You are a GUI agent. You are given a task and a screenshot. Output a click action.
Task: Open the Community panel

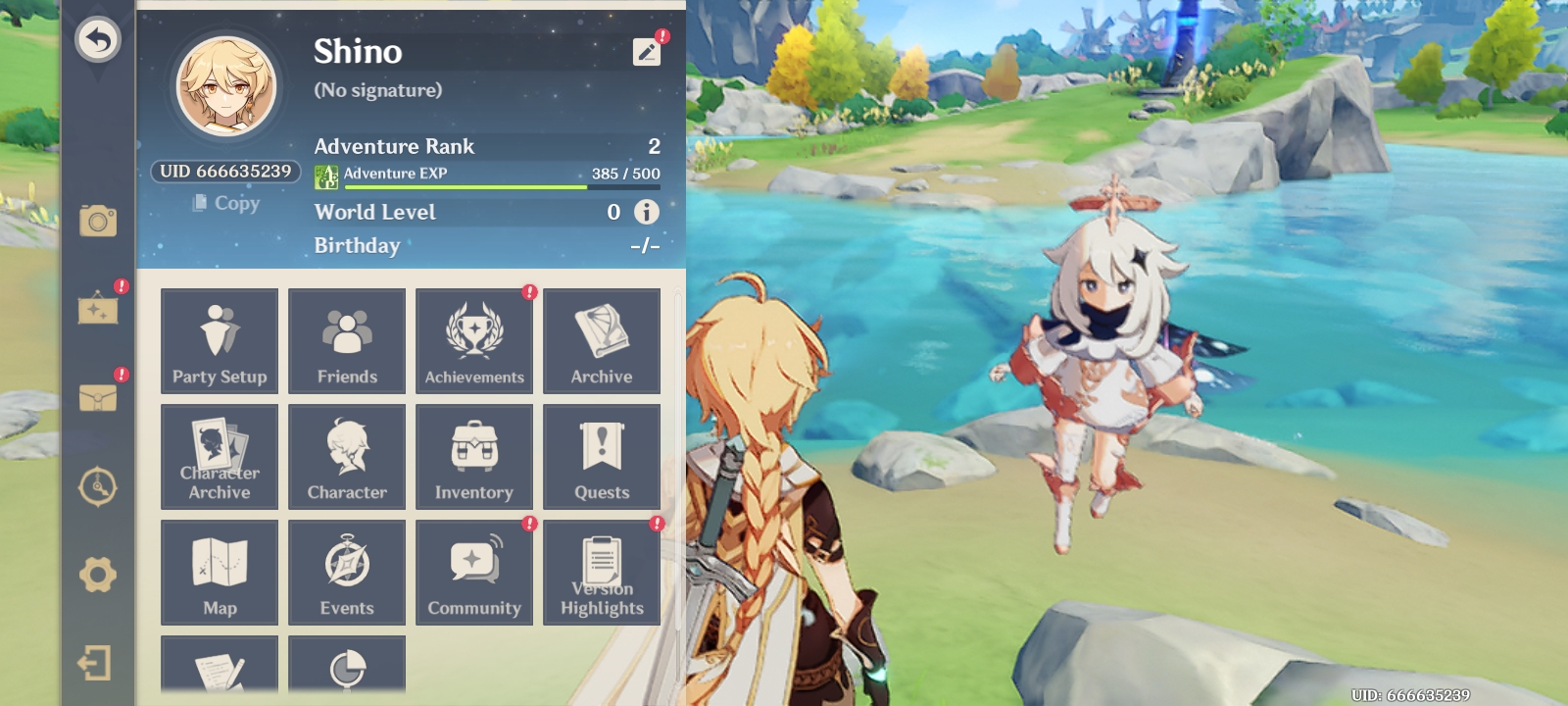474,572
